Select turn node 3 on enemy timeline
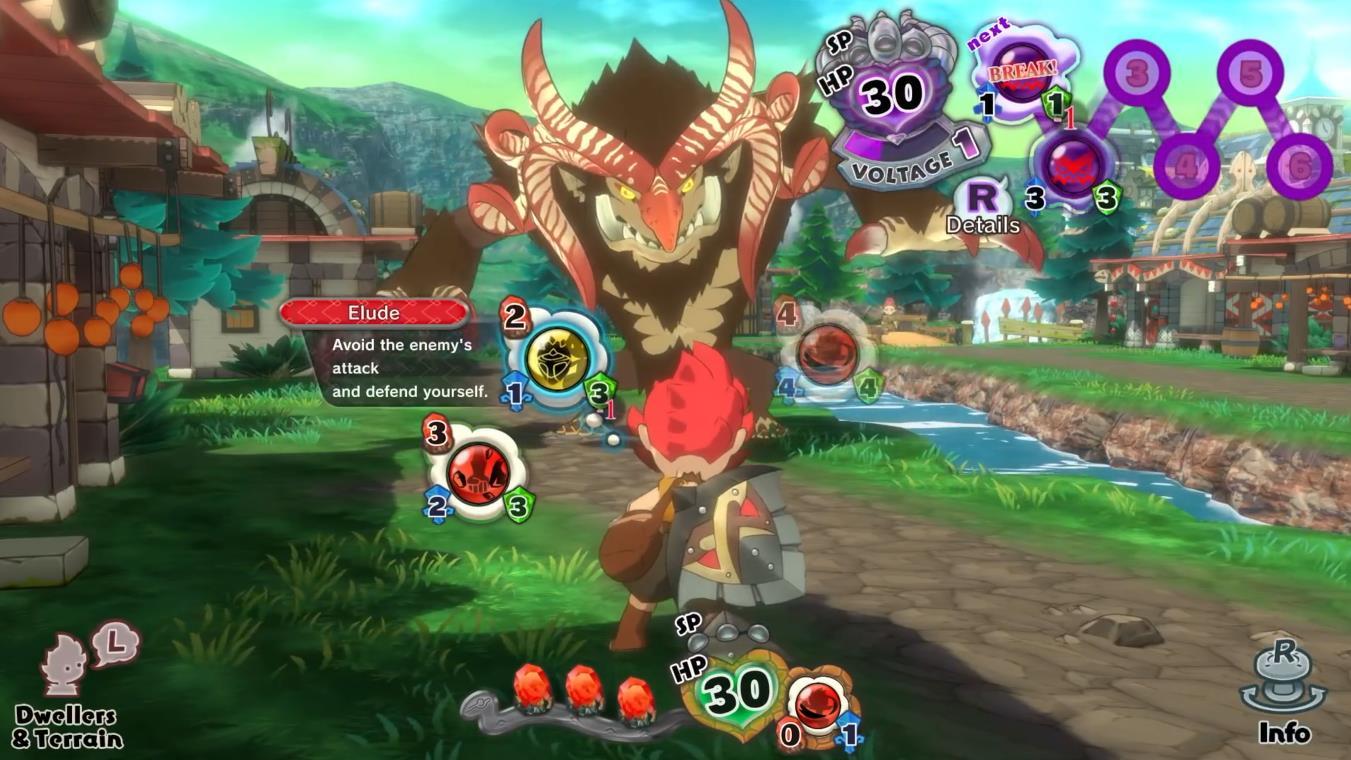This screenshot has height=760, width=1351. point(1137,72)
